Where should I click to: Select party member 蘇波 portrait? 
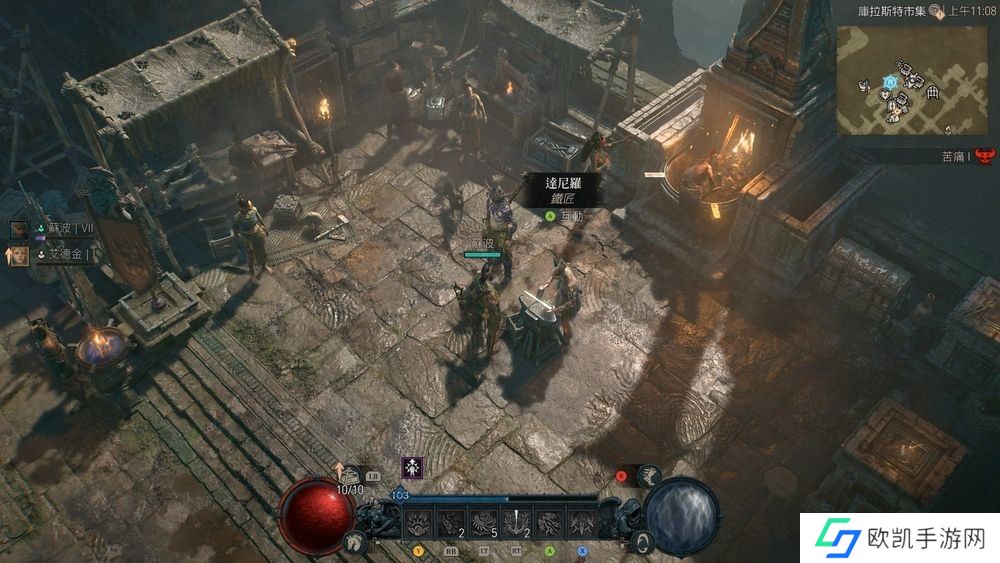pyautogui.click(x=19, y=229)
